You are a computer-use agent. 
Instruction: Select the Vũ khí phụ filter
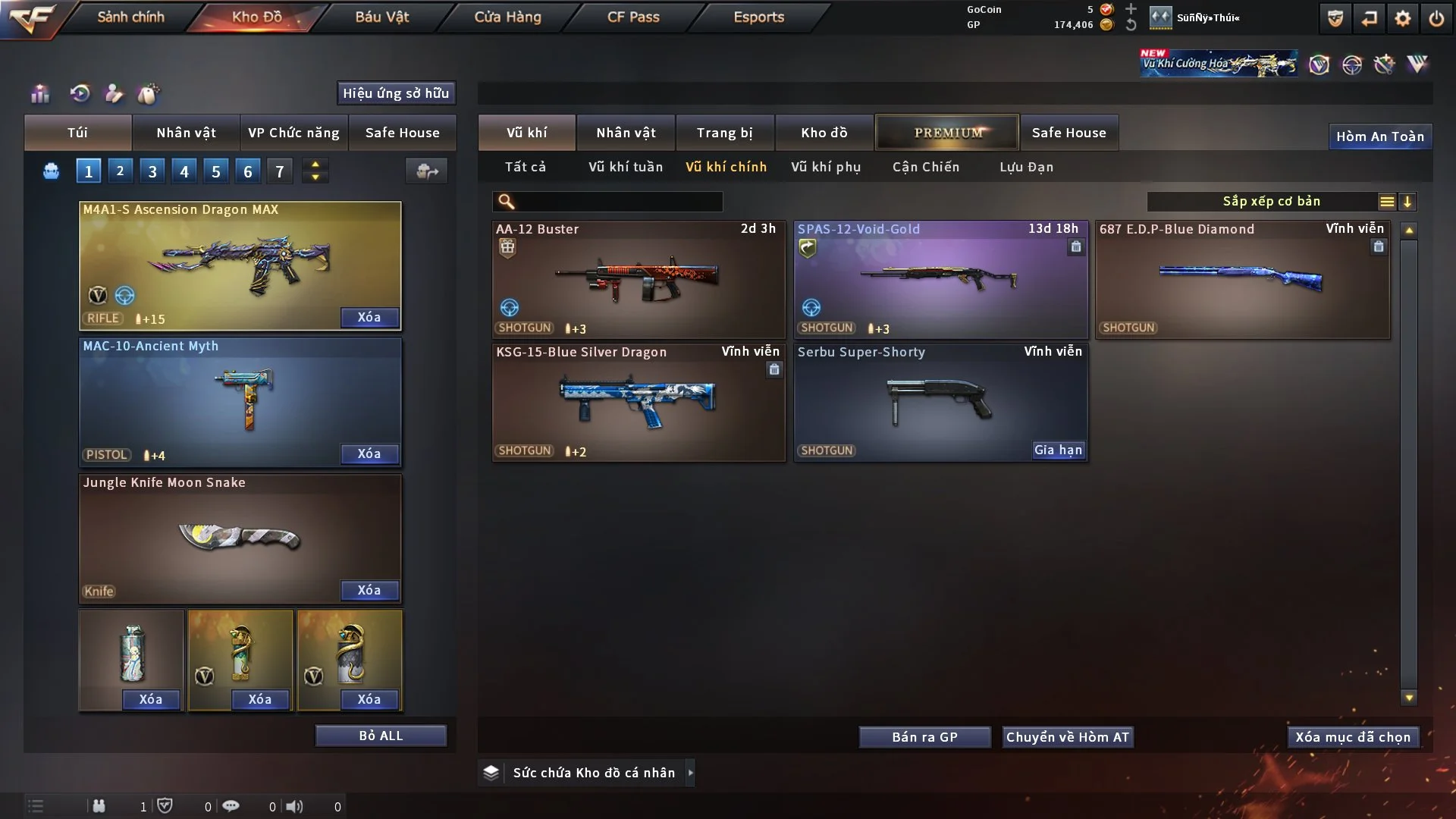[826, 167]
